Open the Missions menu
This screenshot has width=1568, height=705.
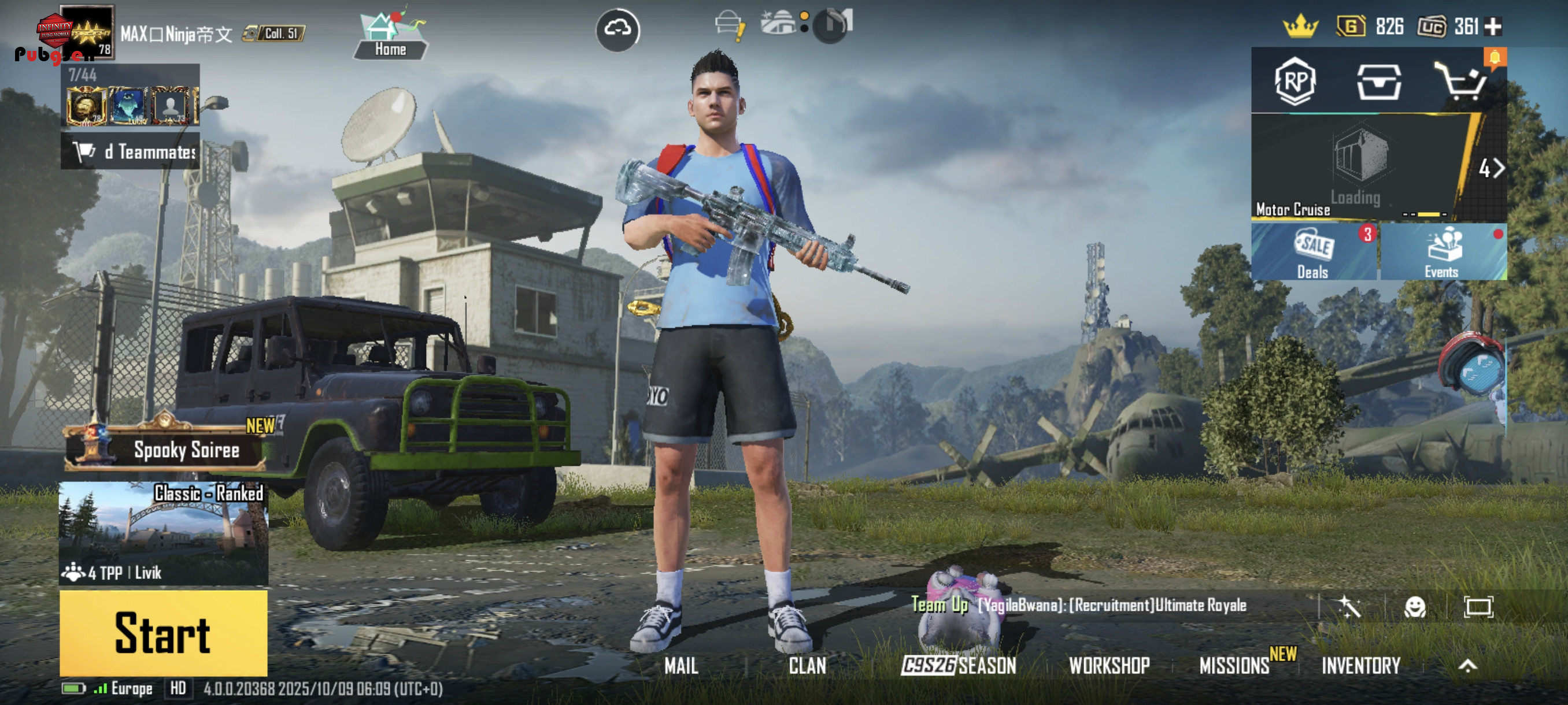point(1234,666)
